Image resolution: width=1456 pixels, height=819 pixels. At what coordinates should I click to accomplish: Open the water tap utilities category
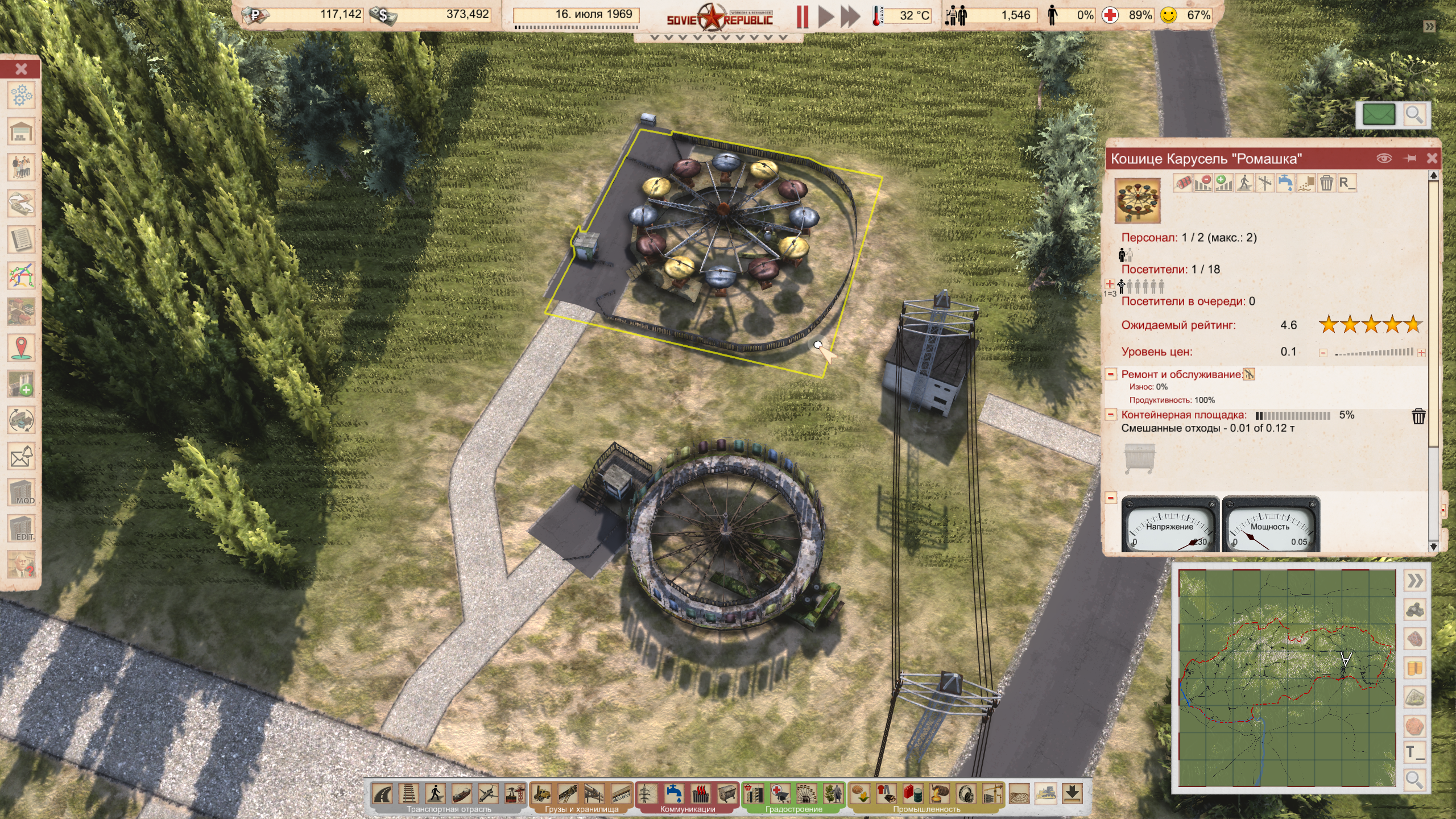click(x=674, y=793)
